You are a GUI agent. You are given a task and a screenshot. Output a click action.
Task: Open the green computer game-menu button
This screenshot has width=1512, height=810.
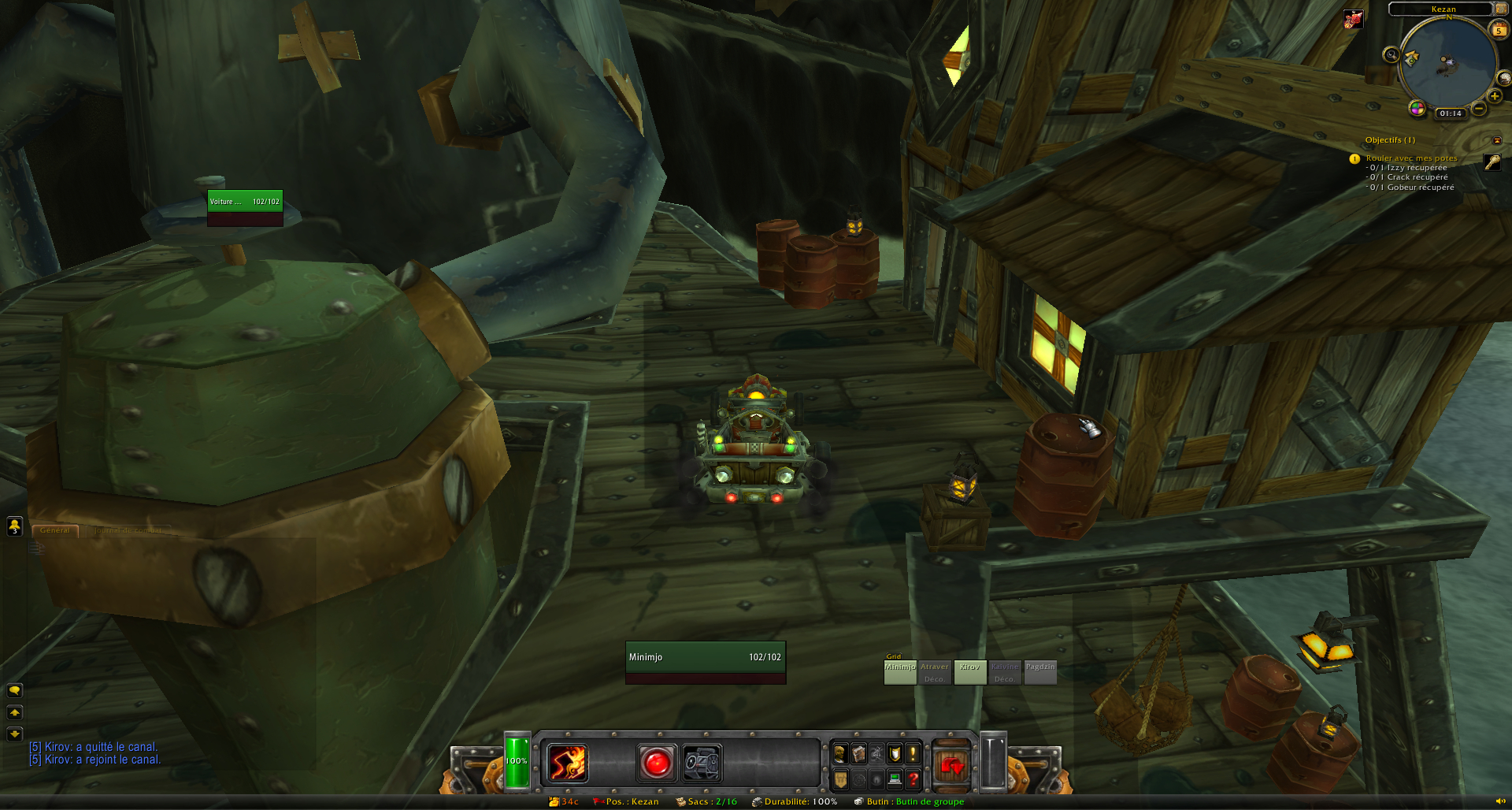coord(895,779)
